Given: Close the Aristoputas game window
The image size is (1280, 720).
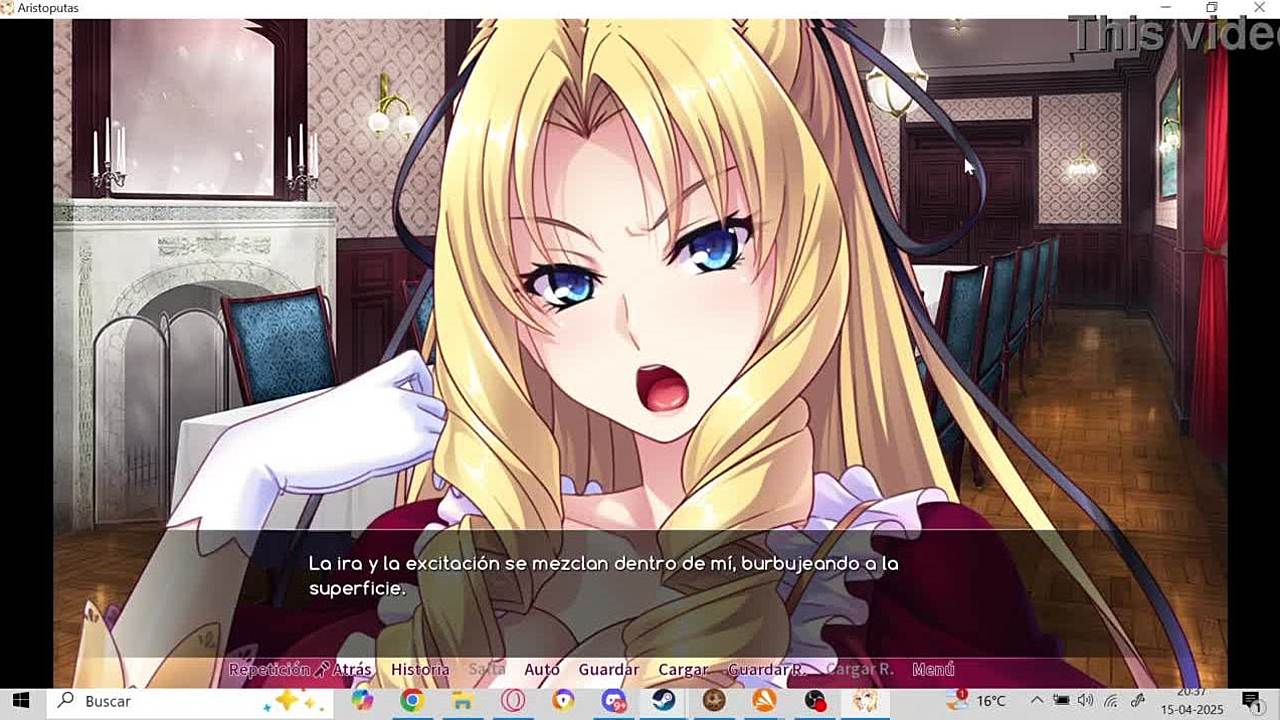Looking at the screenshot, I should (1258, 8).
